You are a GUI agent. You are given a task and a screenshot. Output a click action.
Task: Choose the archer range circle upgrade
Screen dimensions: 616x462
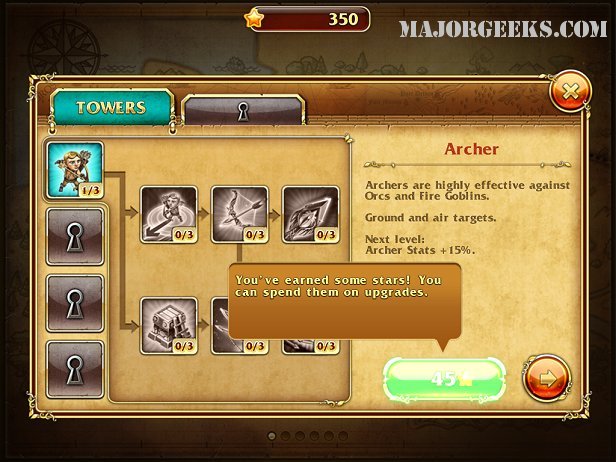(x=169, y=214)
